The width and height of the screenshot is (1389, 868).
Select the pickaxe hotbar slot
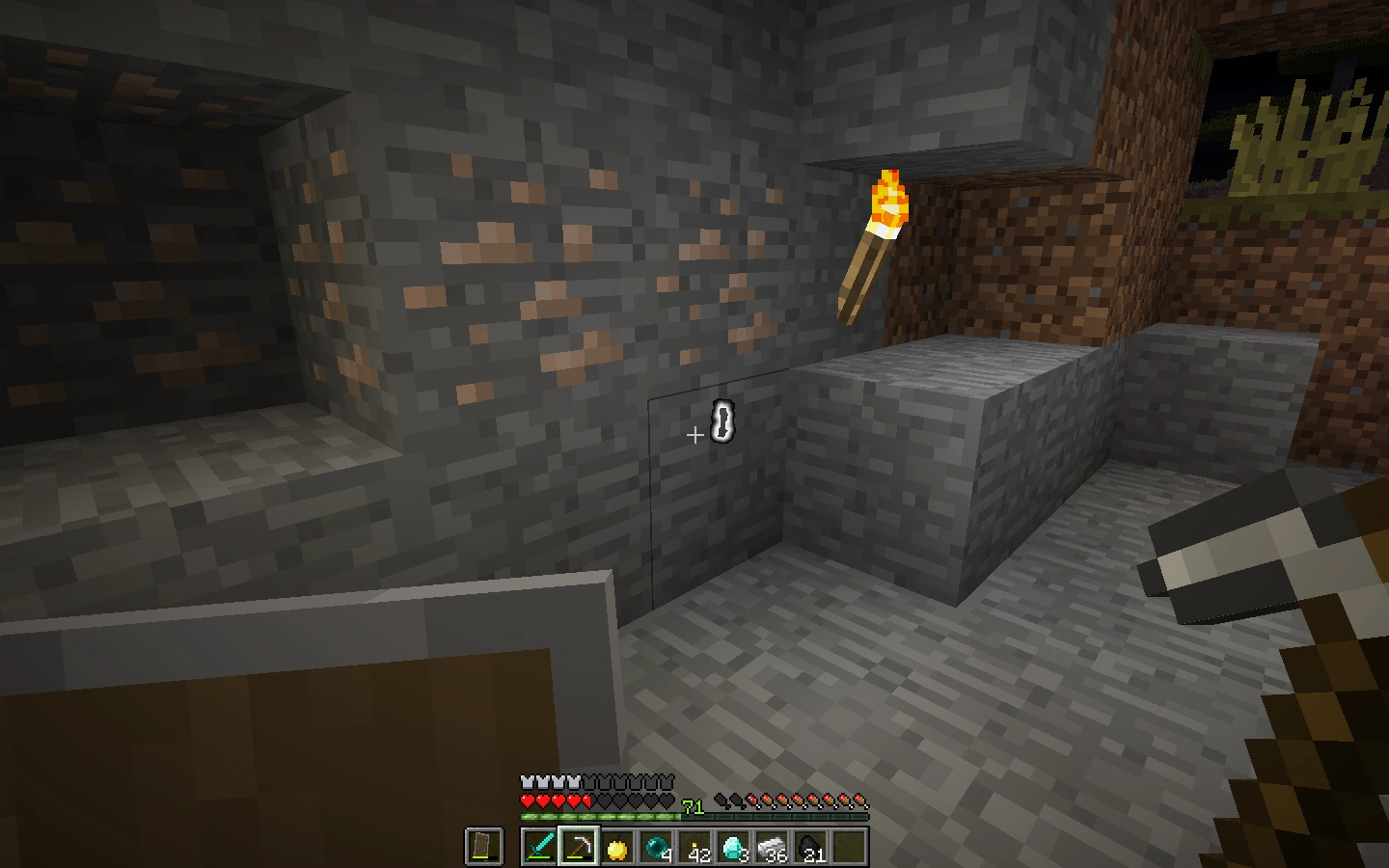coord(580,847)
